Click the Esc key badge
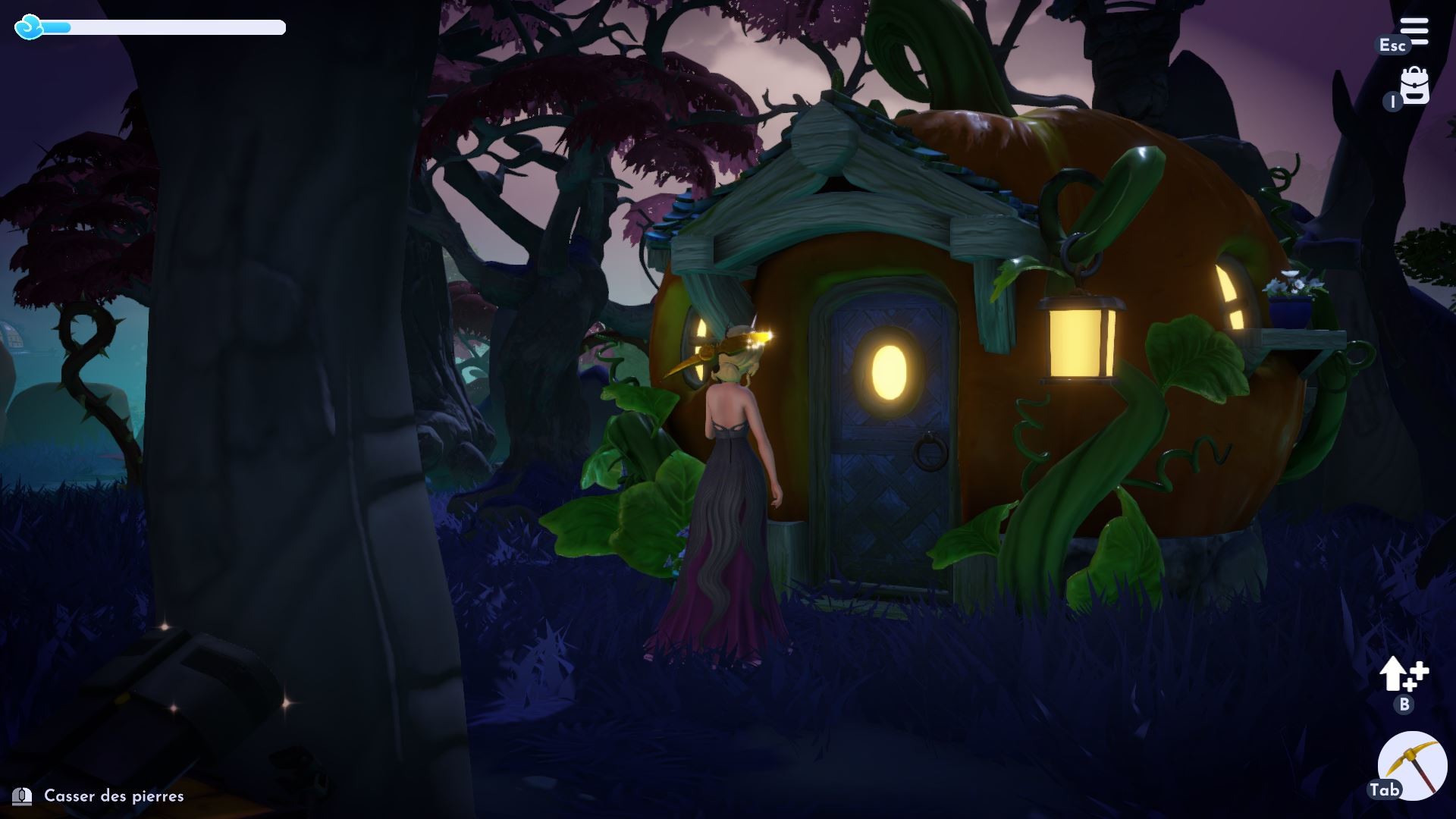The width and height of the screenshot is (1456, 819). [1392, 45]
